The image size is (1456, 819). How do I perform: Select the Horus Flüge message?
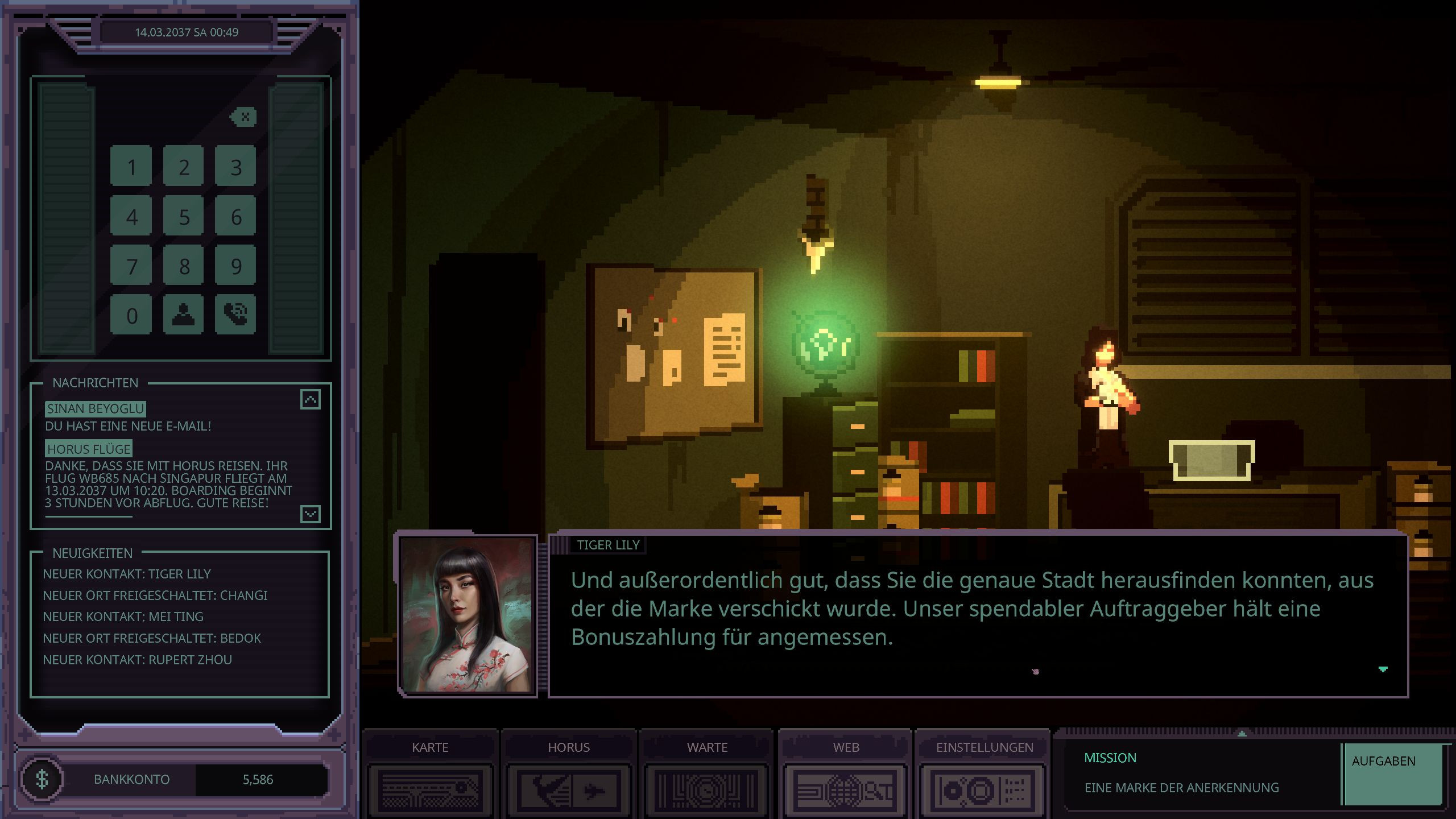[89, 449]
